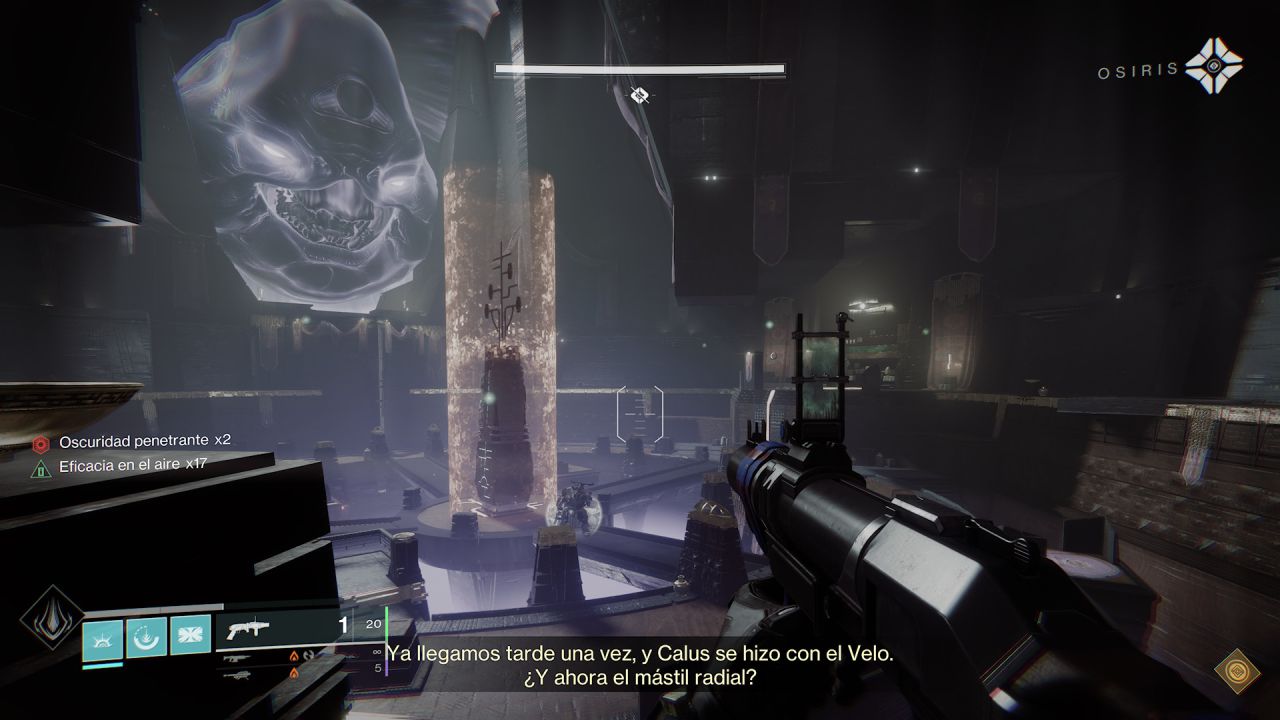1280x720 pixels.
Task: Click the subtitle dialogue text bar
Action: 640,665
